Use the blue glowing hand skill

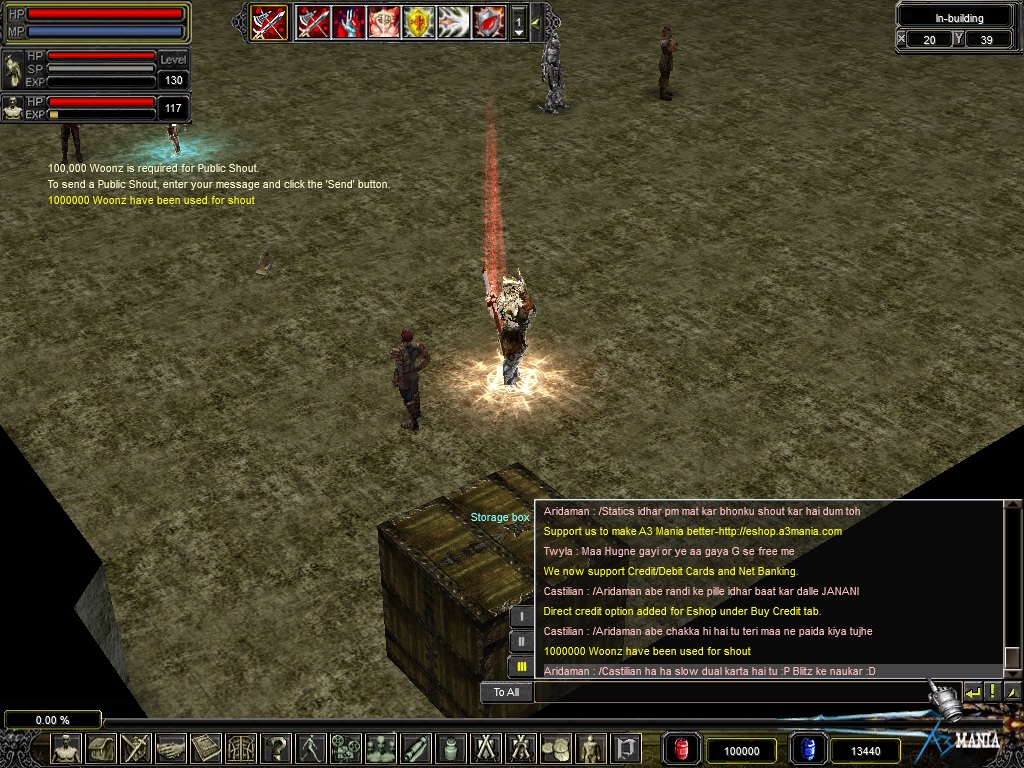[348, 22]
